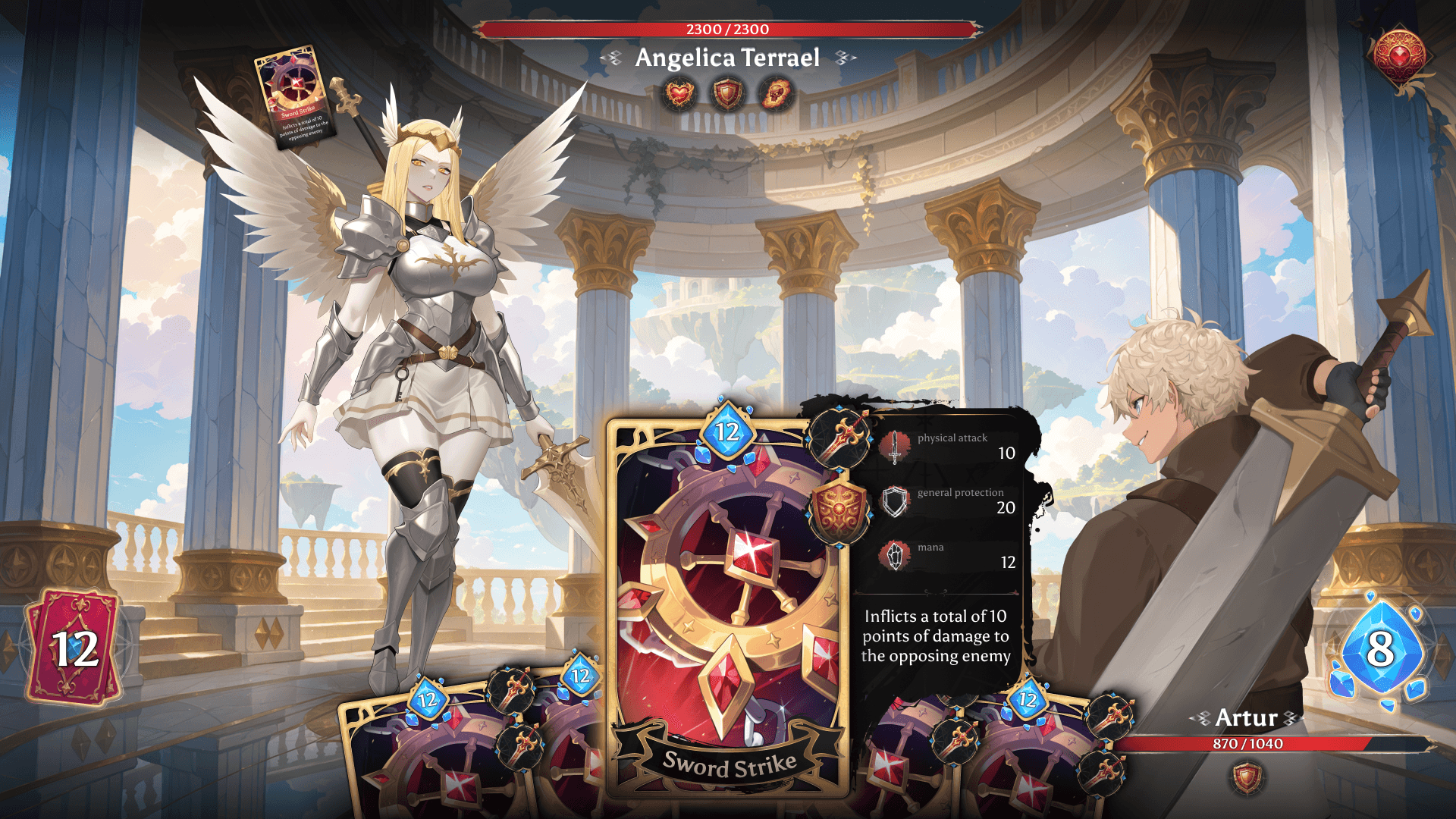
Task: Open the red deck pile showing 12
Action: (74, 647)
